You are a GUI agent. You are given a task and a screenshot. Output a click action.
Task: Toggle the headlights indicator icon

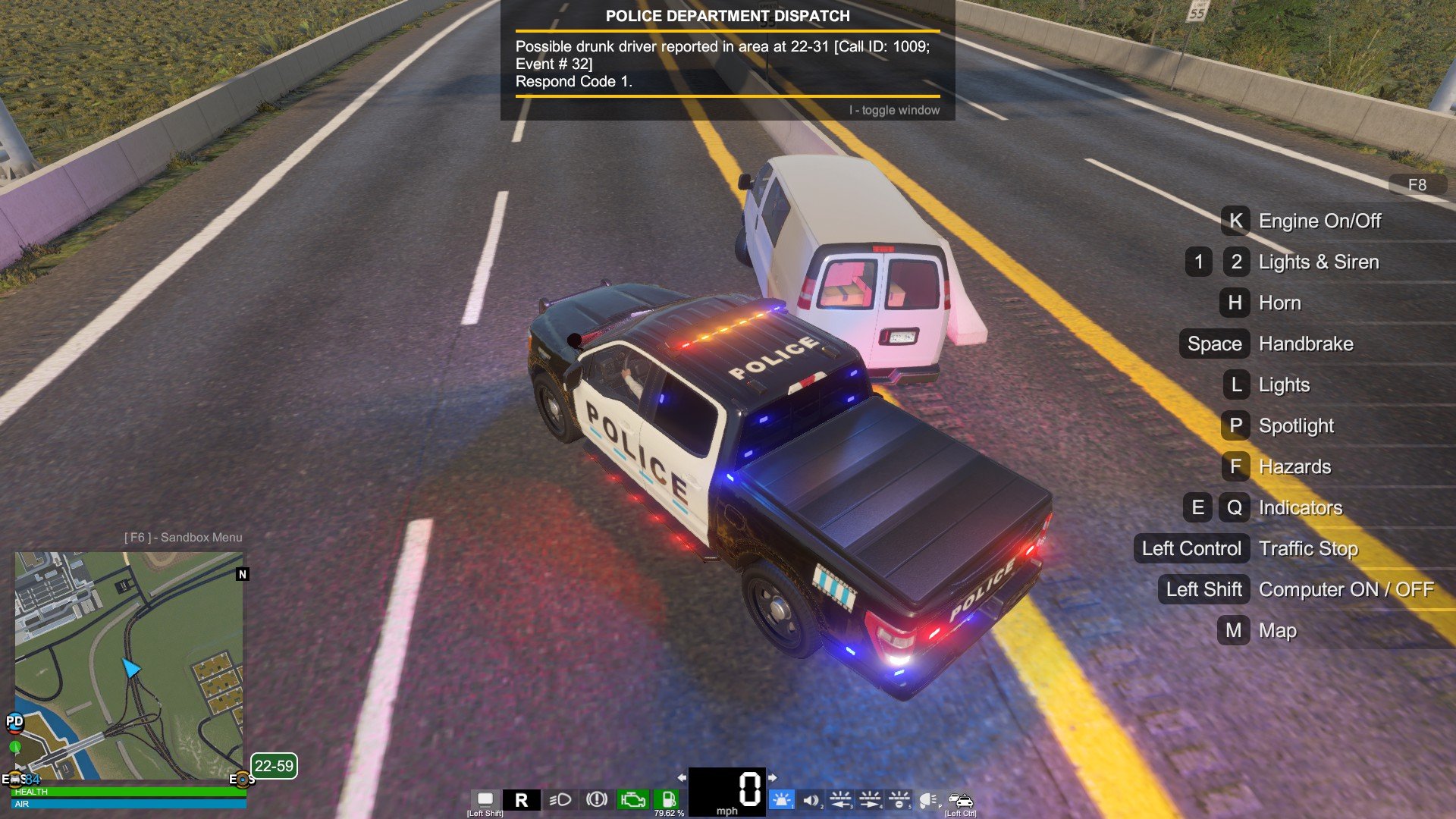[x=560, y=799]
